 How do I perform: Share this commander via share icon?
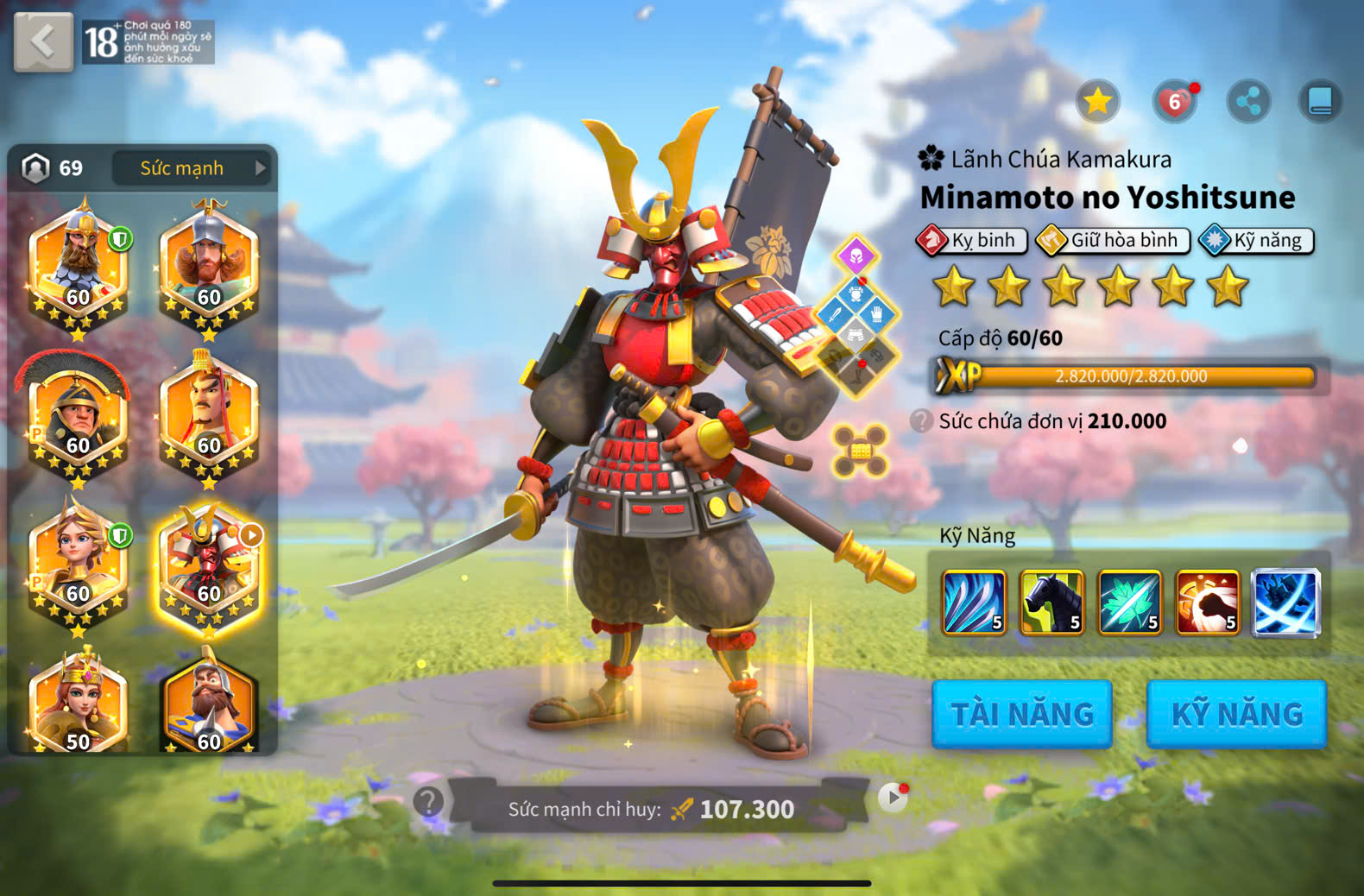1248,102
